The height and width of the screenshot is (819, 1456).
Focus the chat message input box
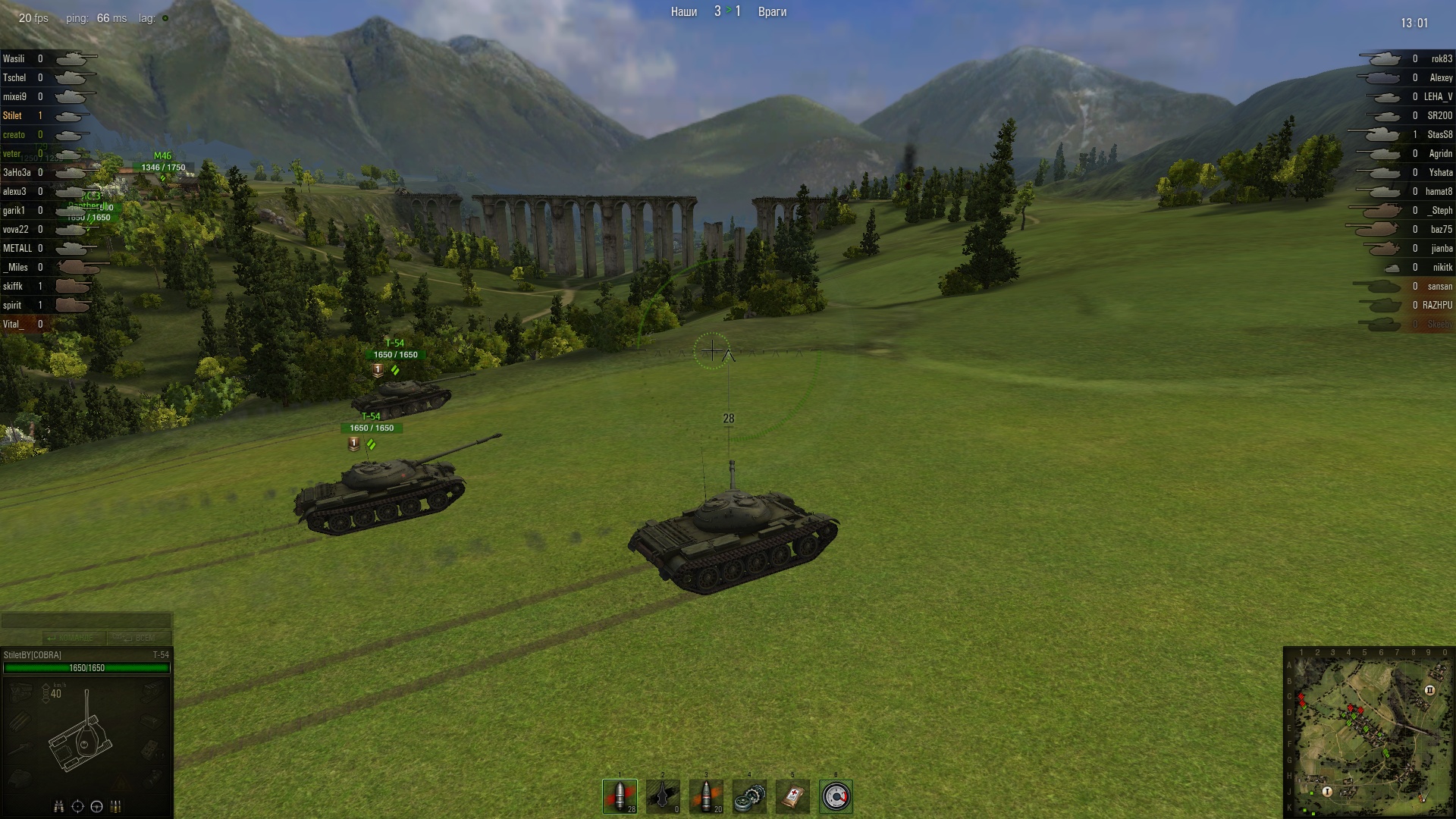tap(86, 621)
